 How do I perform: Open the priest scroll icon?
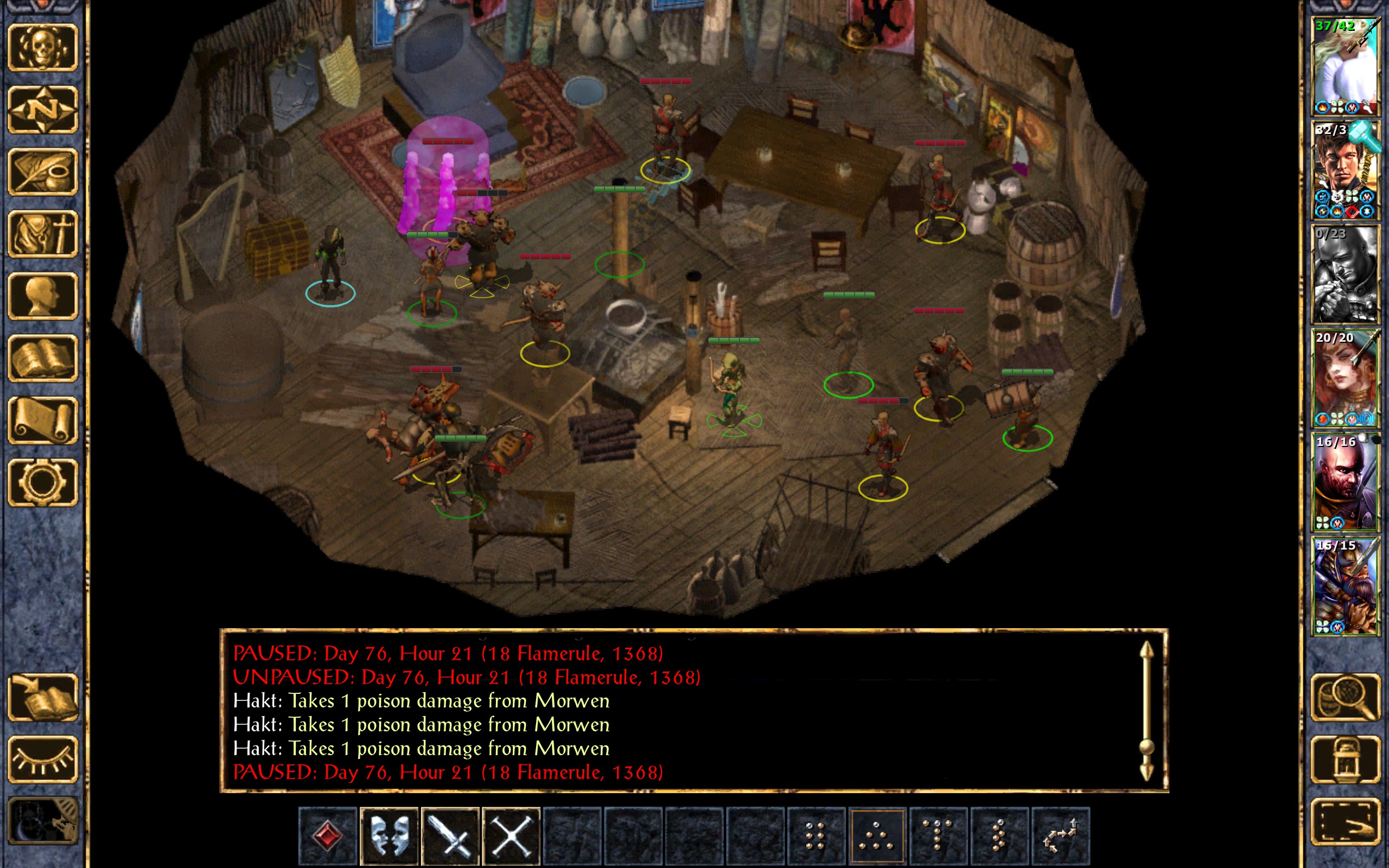tap(43, 420)
